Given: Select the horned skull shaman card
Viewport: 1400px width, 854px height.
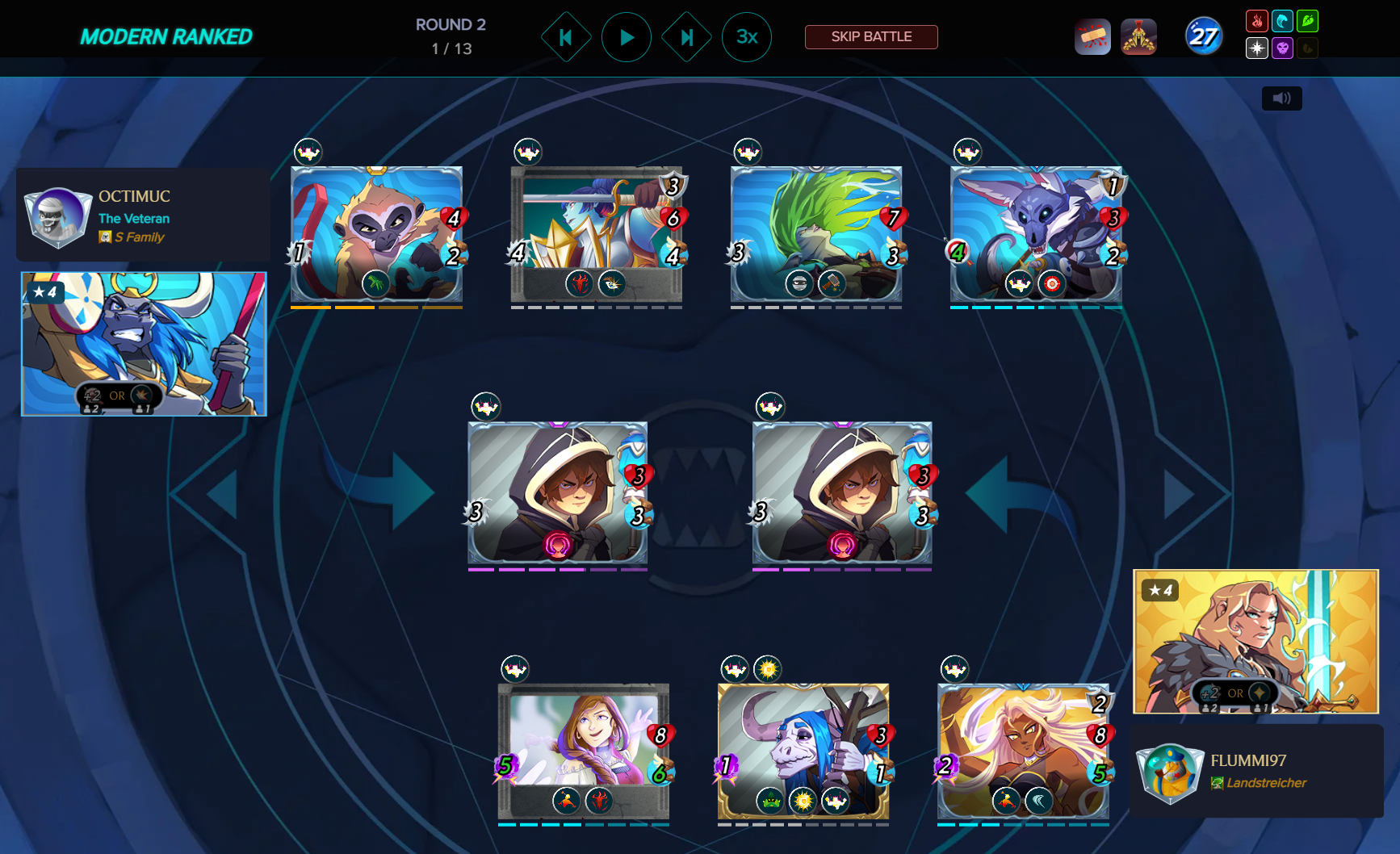Looking at the screenshot, I should click(803, 751).
